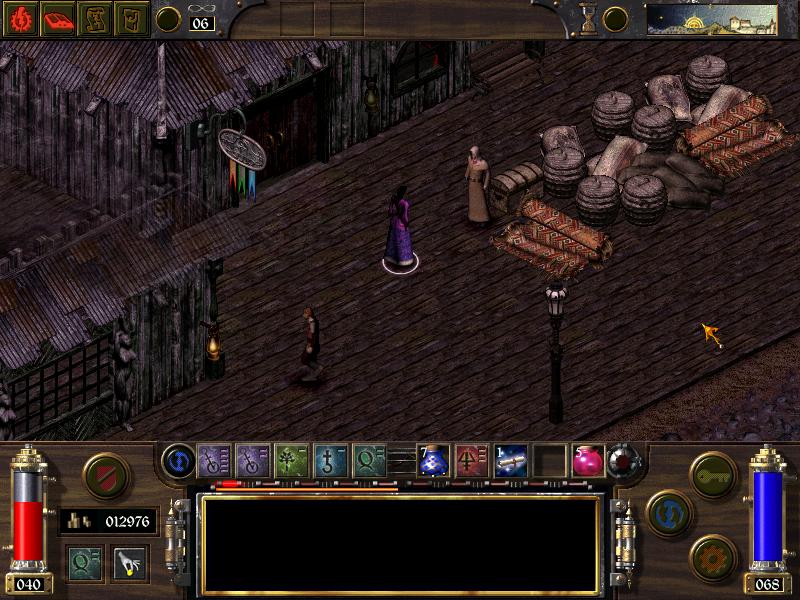This screenshot has height=600, width=800.
Task: Click the brass key button
Action: tap(713, 473)
